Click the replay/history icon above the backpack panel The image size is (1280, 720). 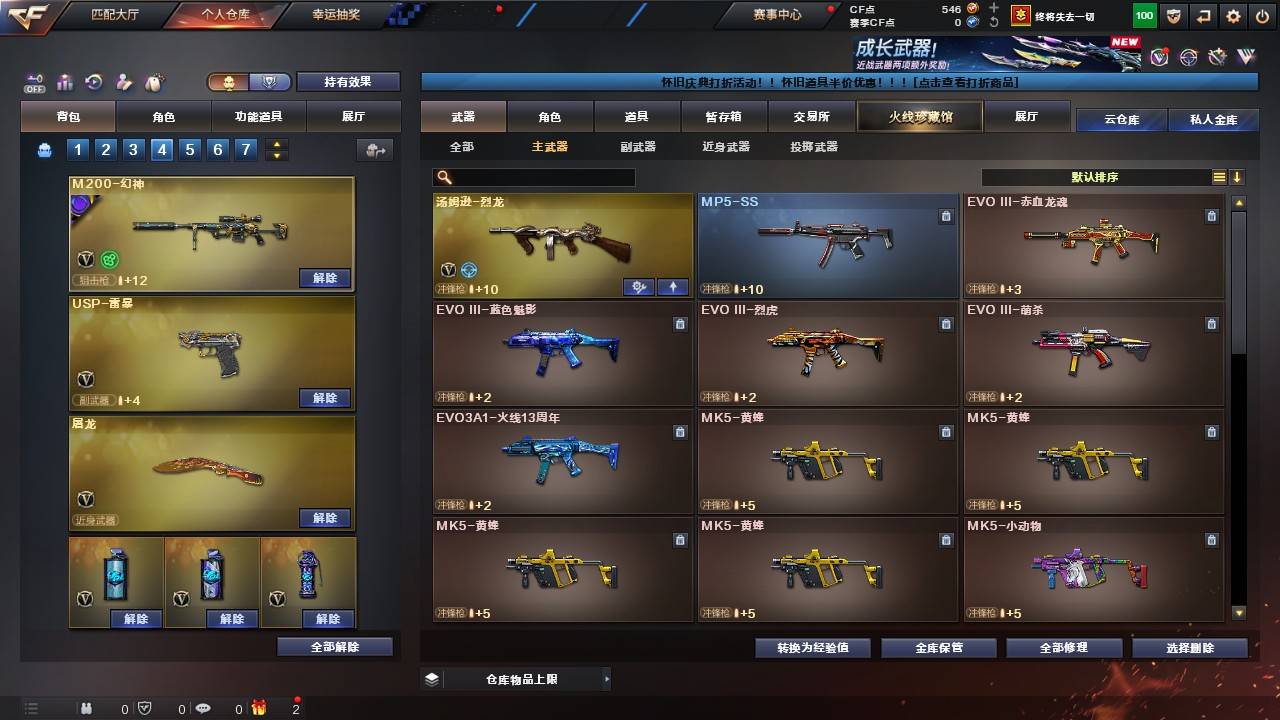tap(93, 81)
